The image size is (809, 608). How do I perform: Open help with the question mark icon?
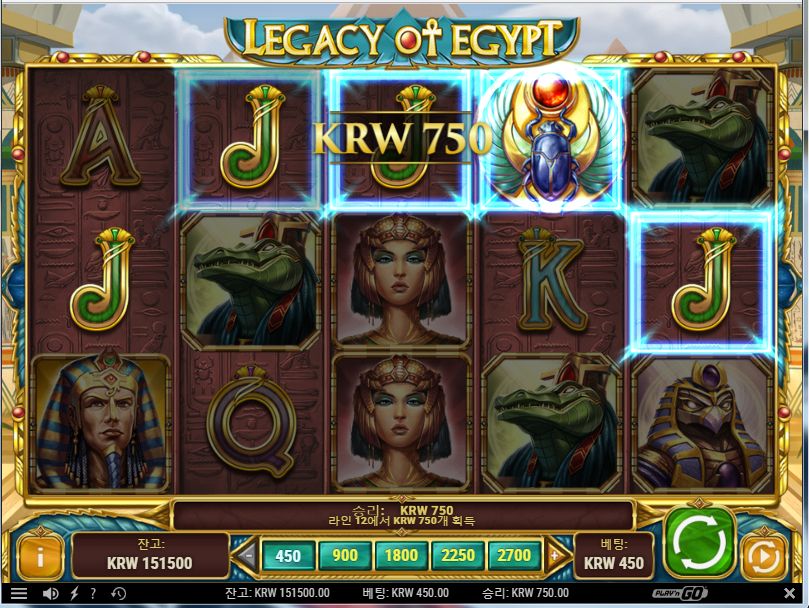coord(93,594)
